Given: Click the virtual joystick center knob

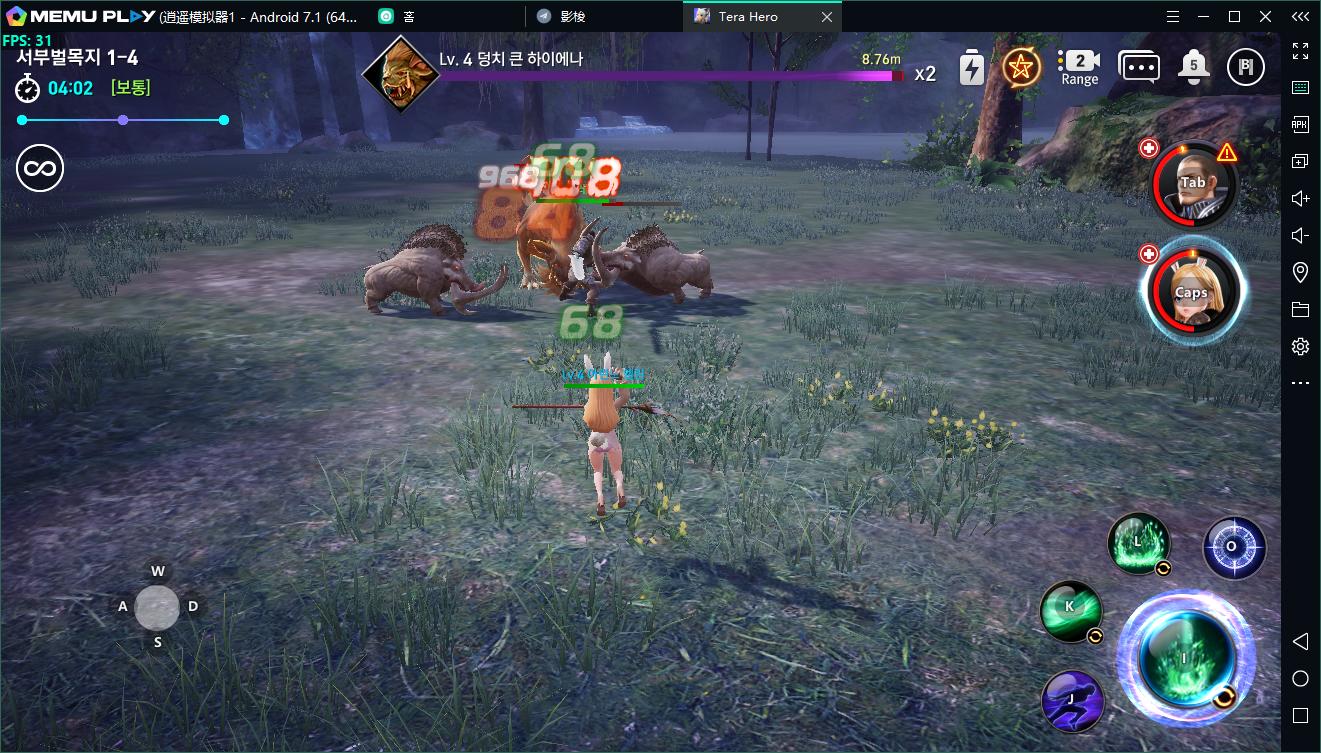Looking at the screenshot, I should coord(157,607).
